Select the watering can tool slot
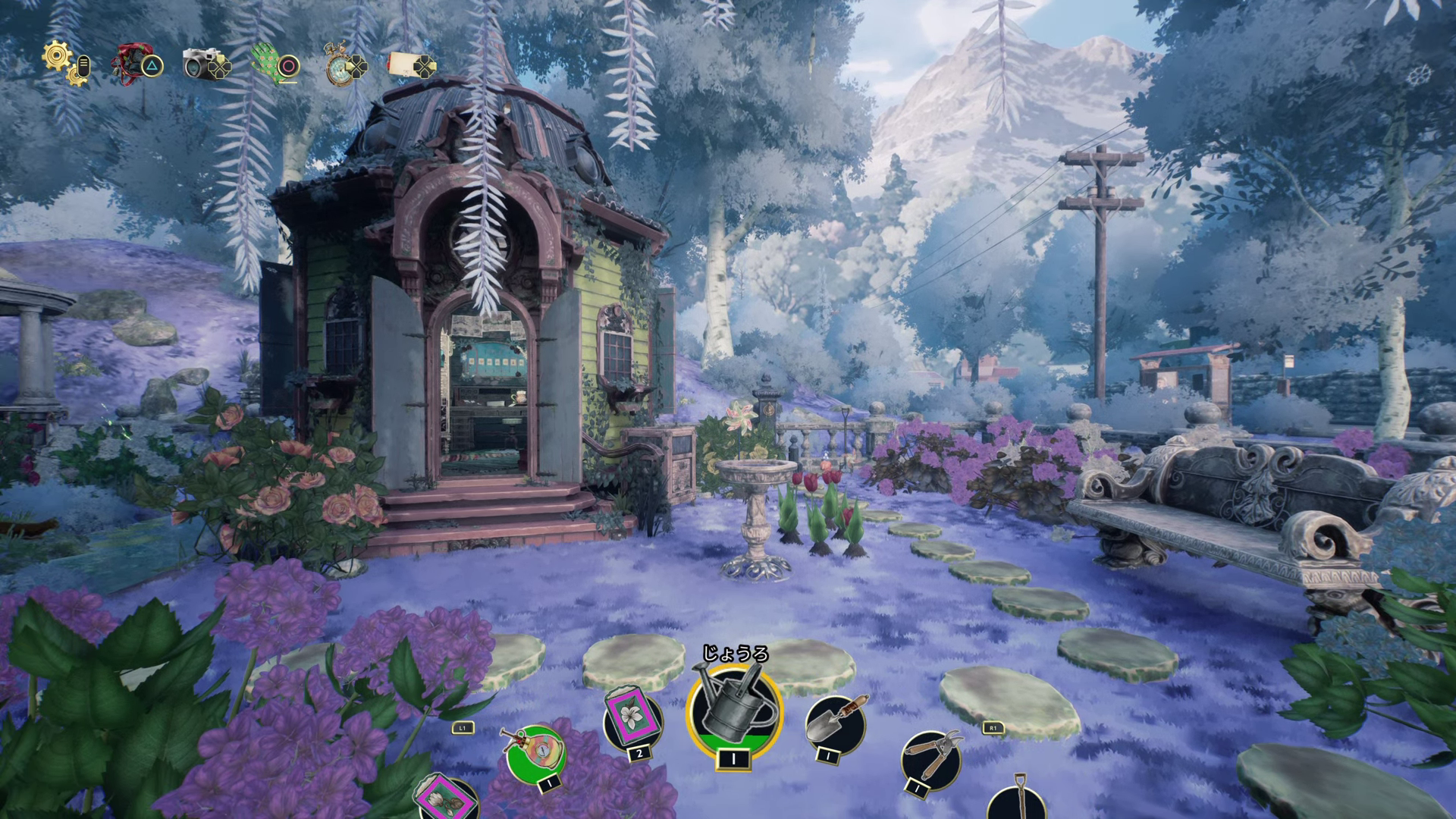The height and width of the screenshot is (819, 1456). [733, 708]
